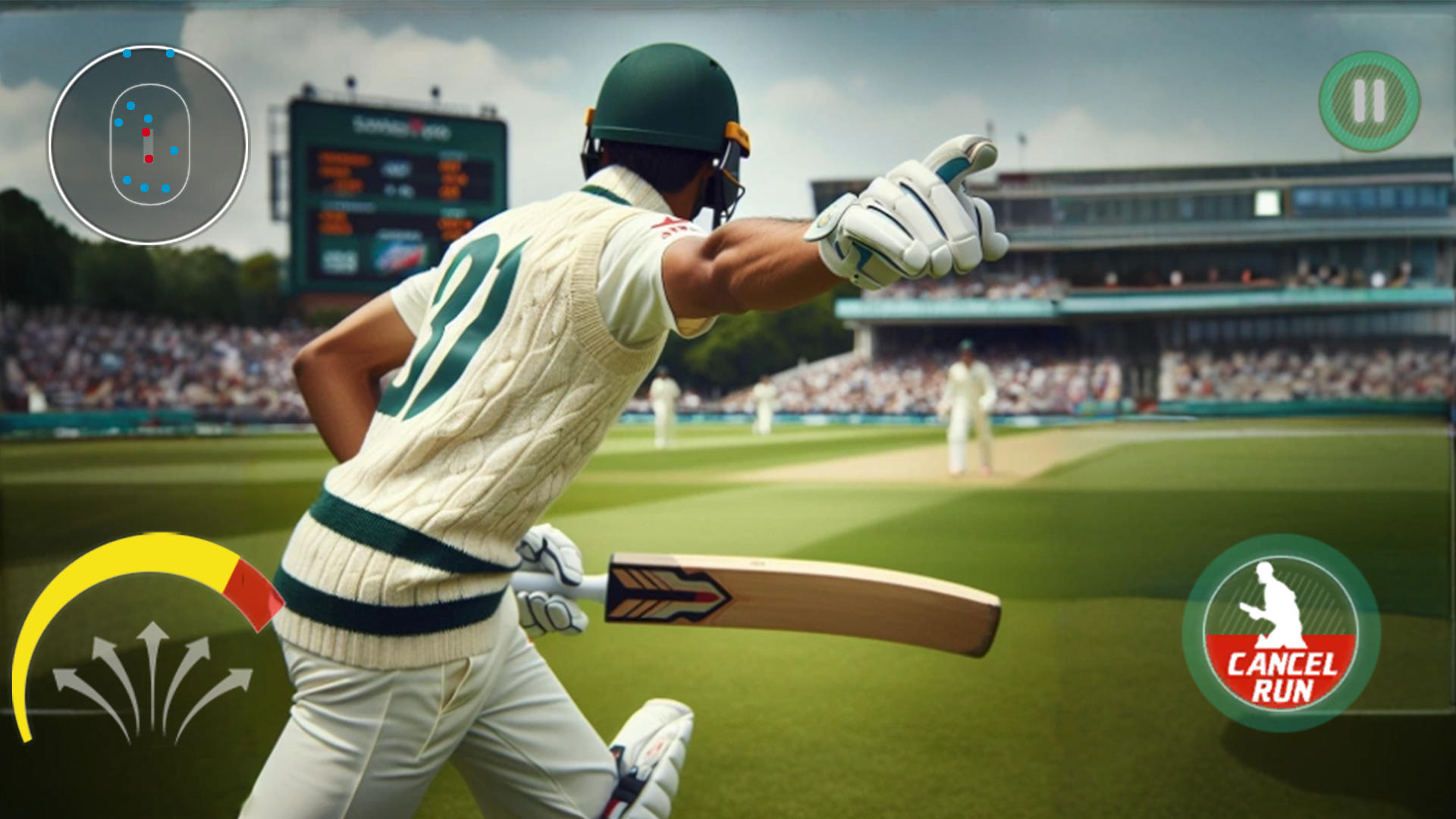Tap the pitch rectangle inside the radar
Screen dimensions: 1456x819
click(149, 144)
